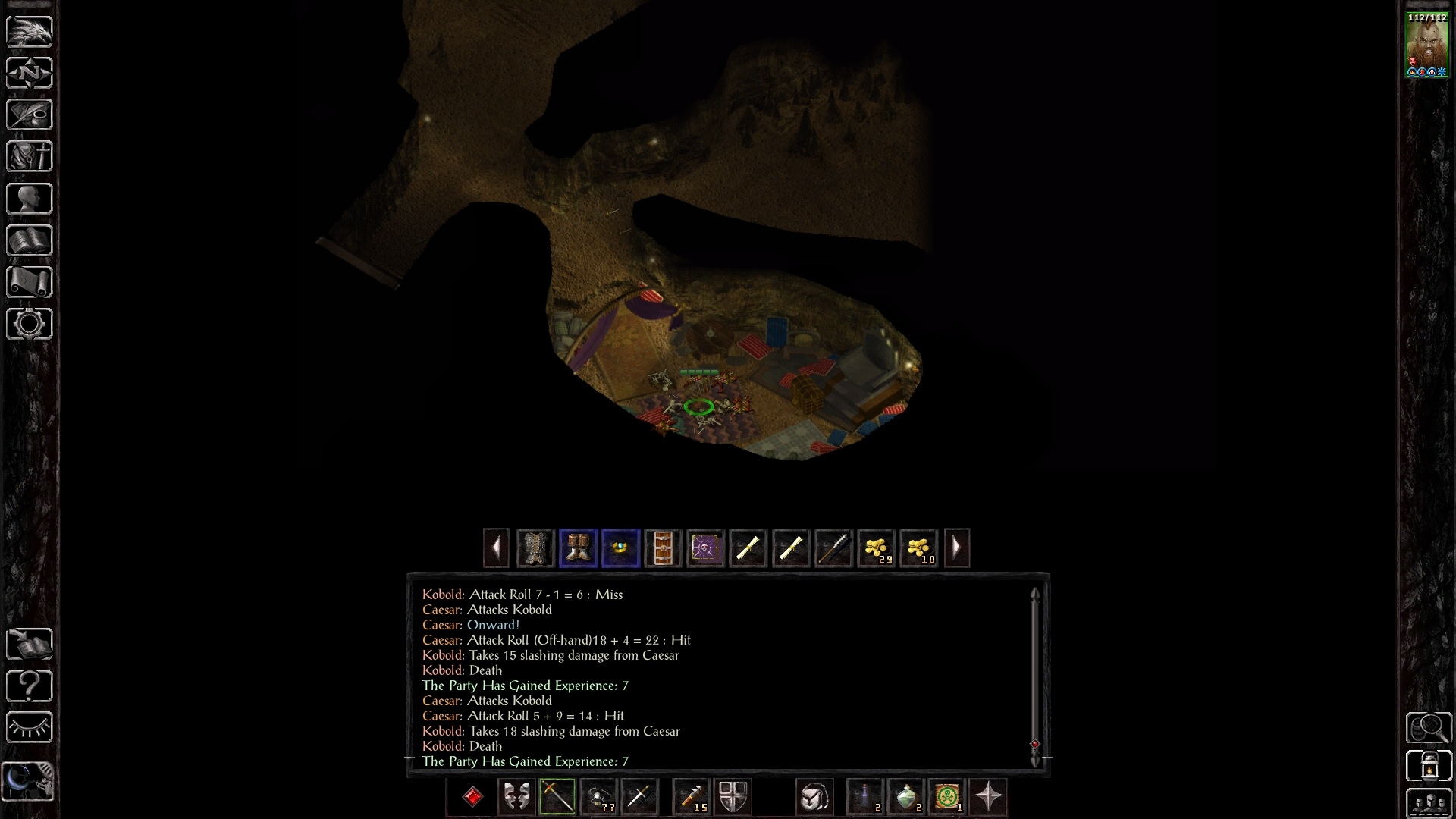Show next loot items with right arrow
Image resolution: width=1456 pixels, height=819 pixels.
pyautogui.click(x=956, y=548)
